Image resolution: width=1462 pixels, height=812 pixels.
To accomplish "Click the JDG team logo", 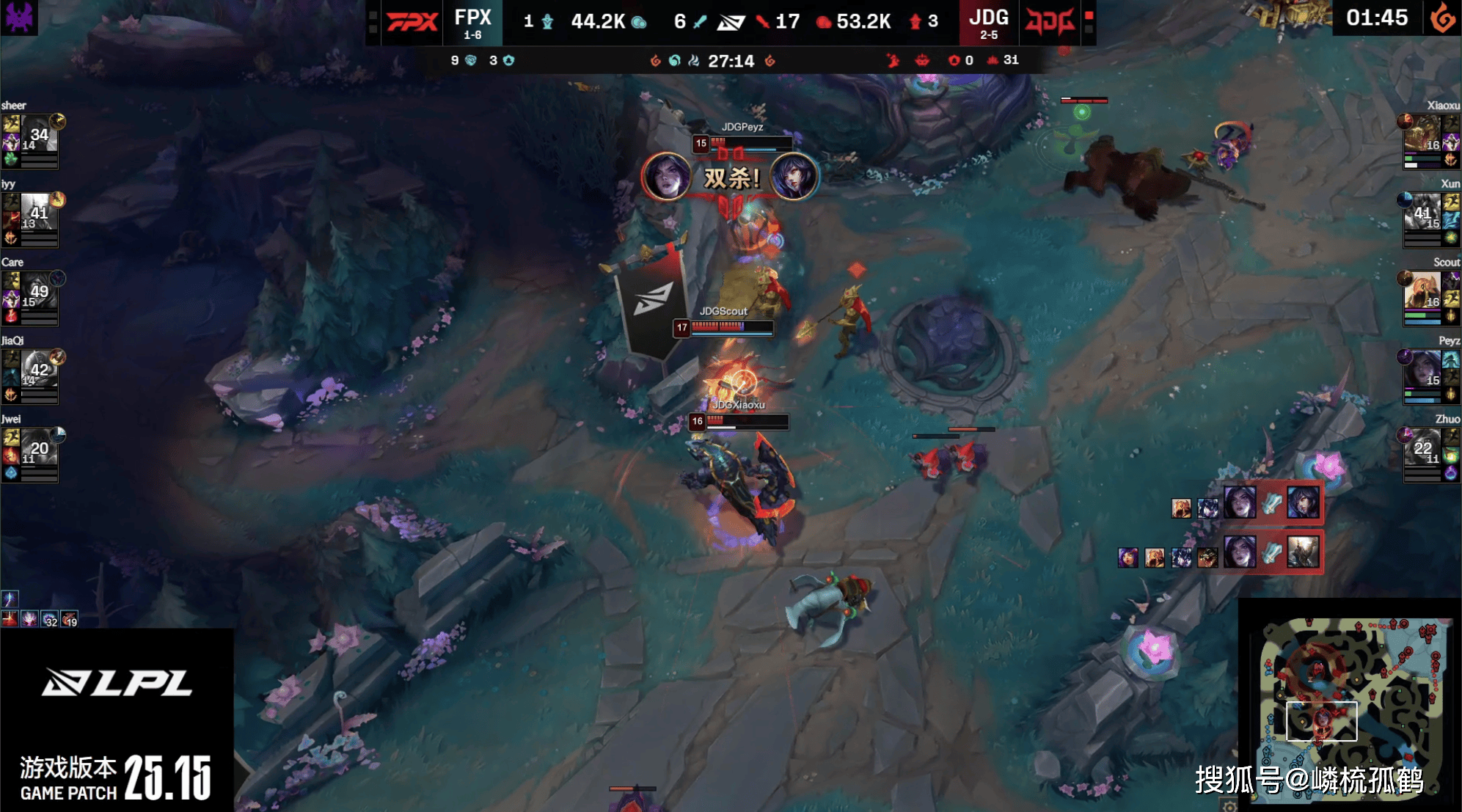I will point(1050,22).
